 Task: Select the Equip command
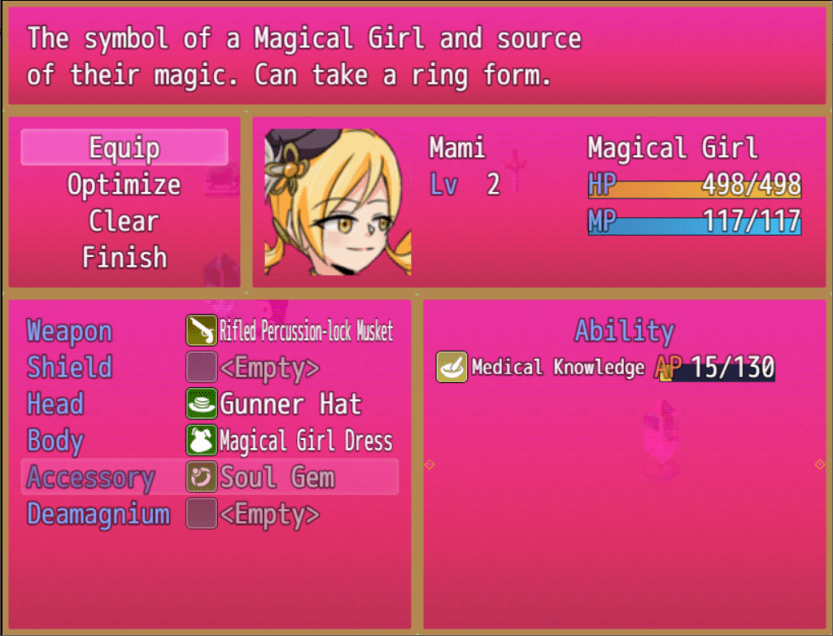pyautogui.click(x=124, y=148)
